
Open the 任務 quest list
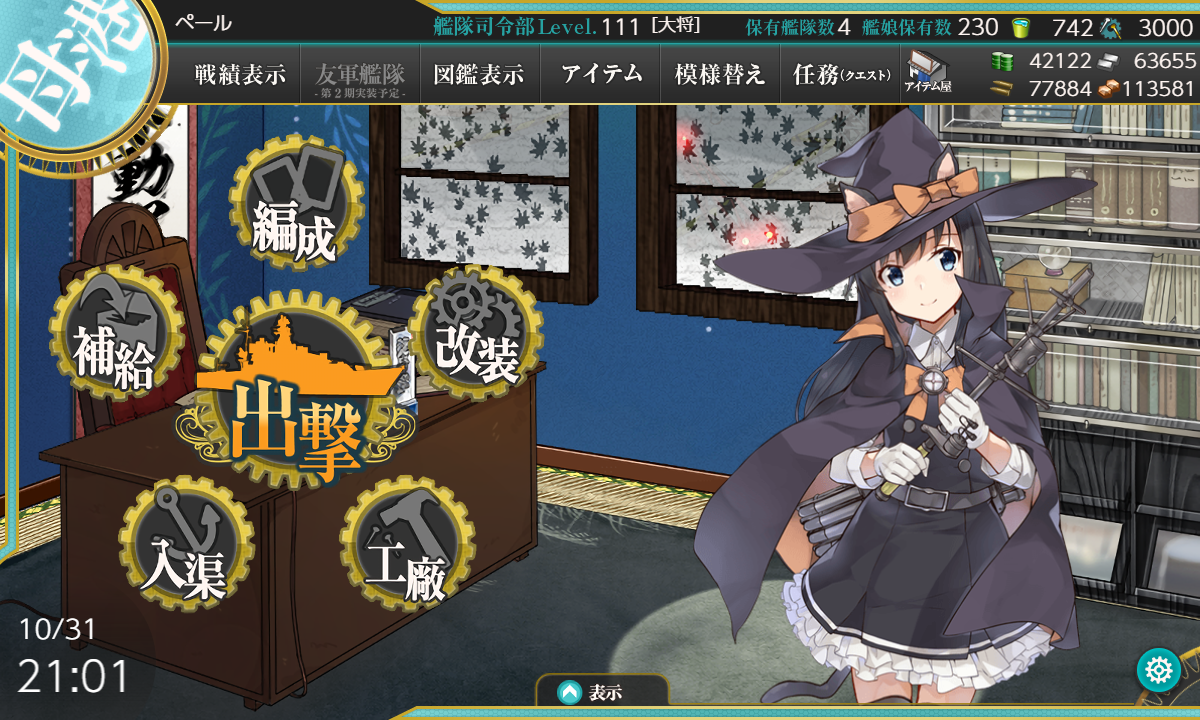pyautogui.click(x=841, y=74)
